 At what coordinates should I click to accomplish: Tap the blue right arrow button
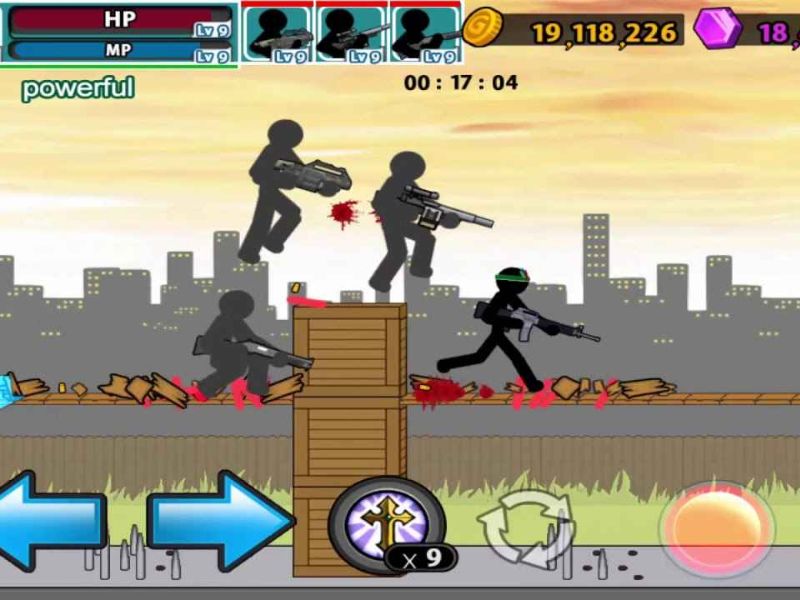pos(220,521)
